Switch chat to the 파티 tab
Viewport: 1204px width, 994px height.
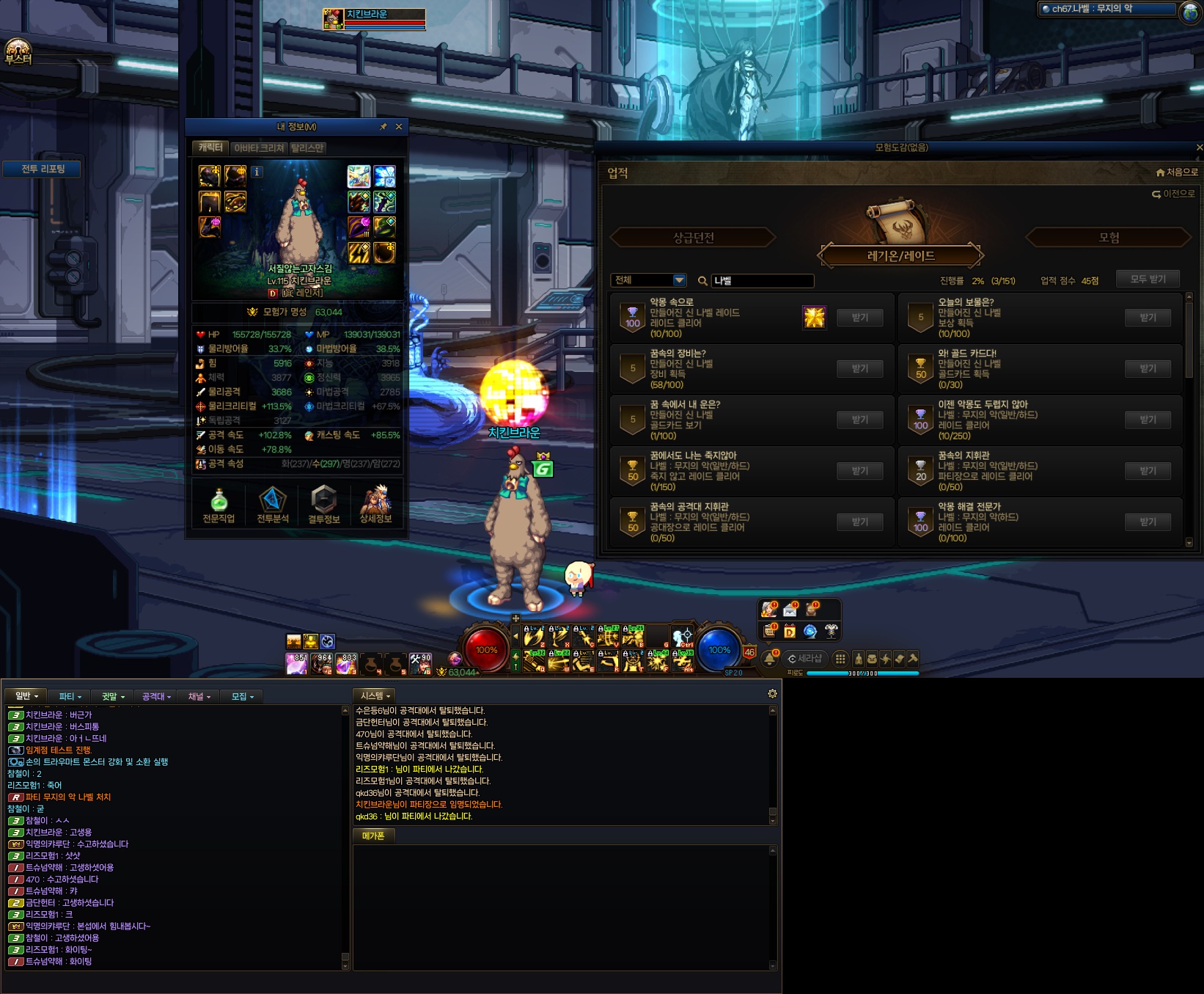[70, 696]
